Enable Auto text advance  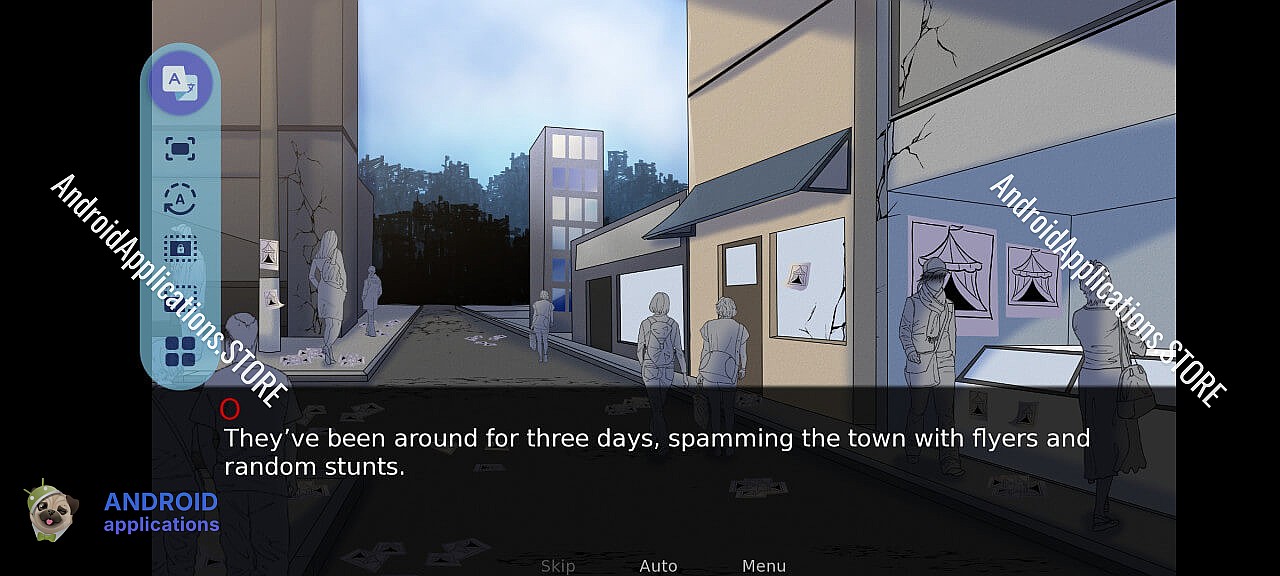point(658,566)
